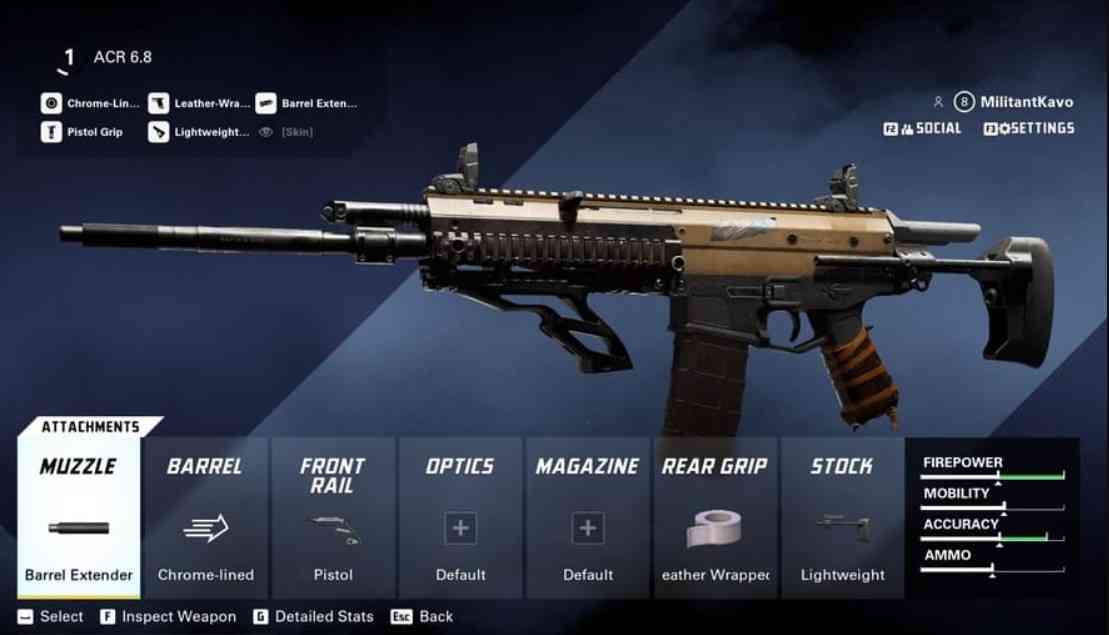The width and height of the screenshot is (1109, 635).
Task: Click the Lightweight stock summary icon
Action: click(158, 132)
